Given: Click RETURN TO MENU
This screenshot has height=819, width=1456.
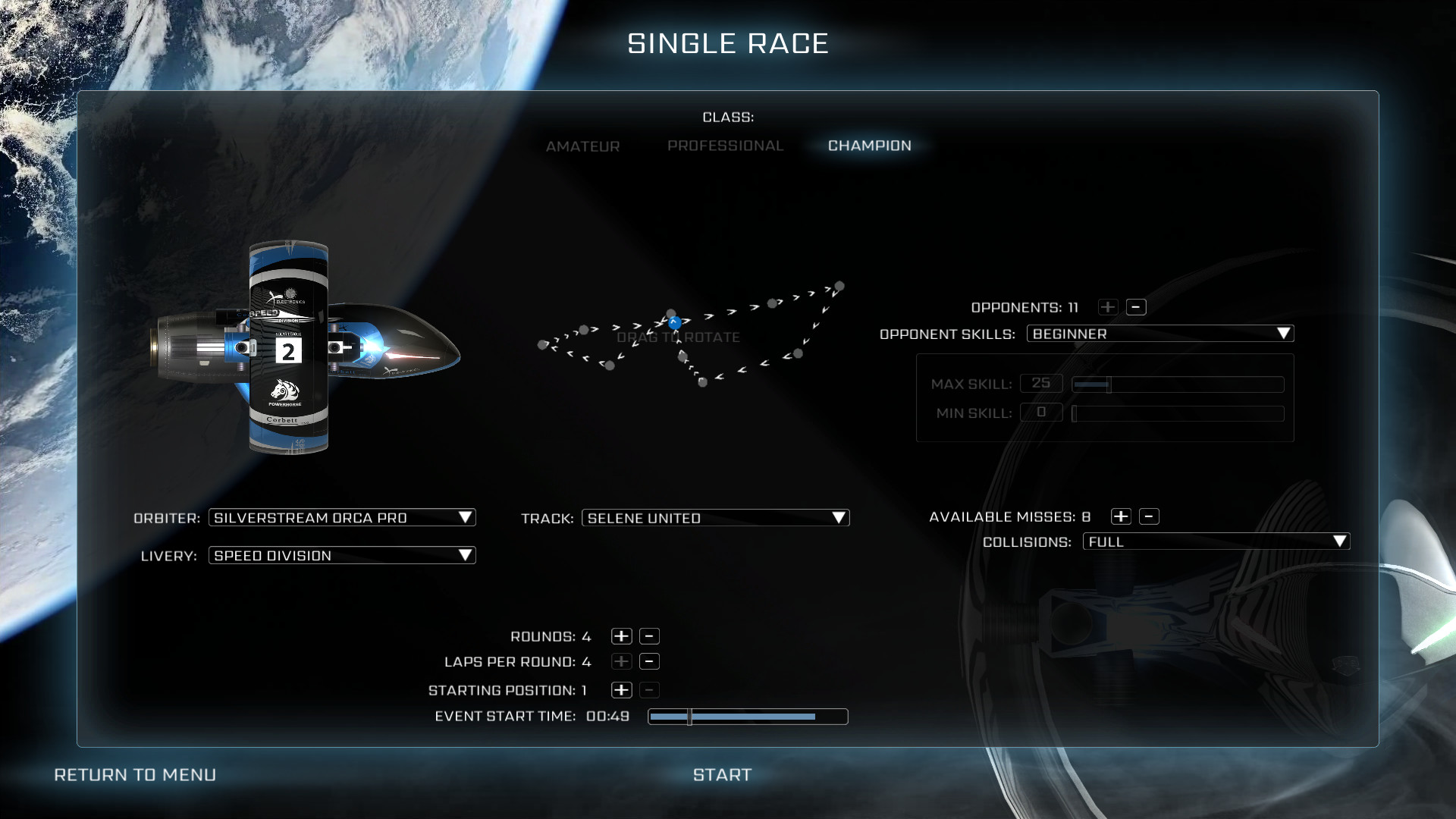Looking at the screenshot, I should 134,774.
